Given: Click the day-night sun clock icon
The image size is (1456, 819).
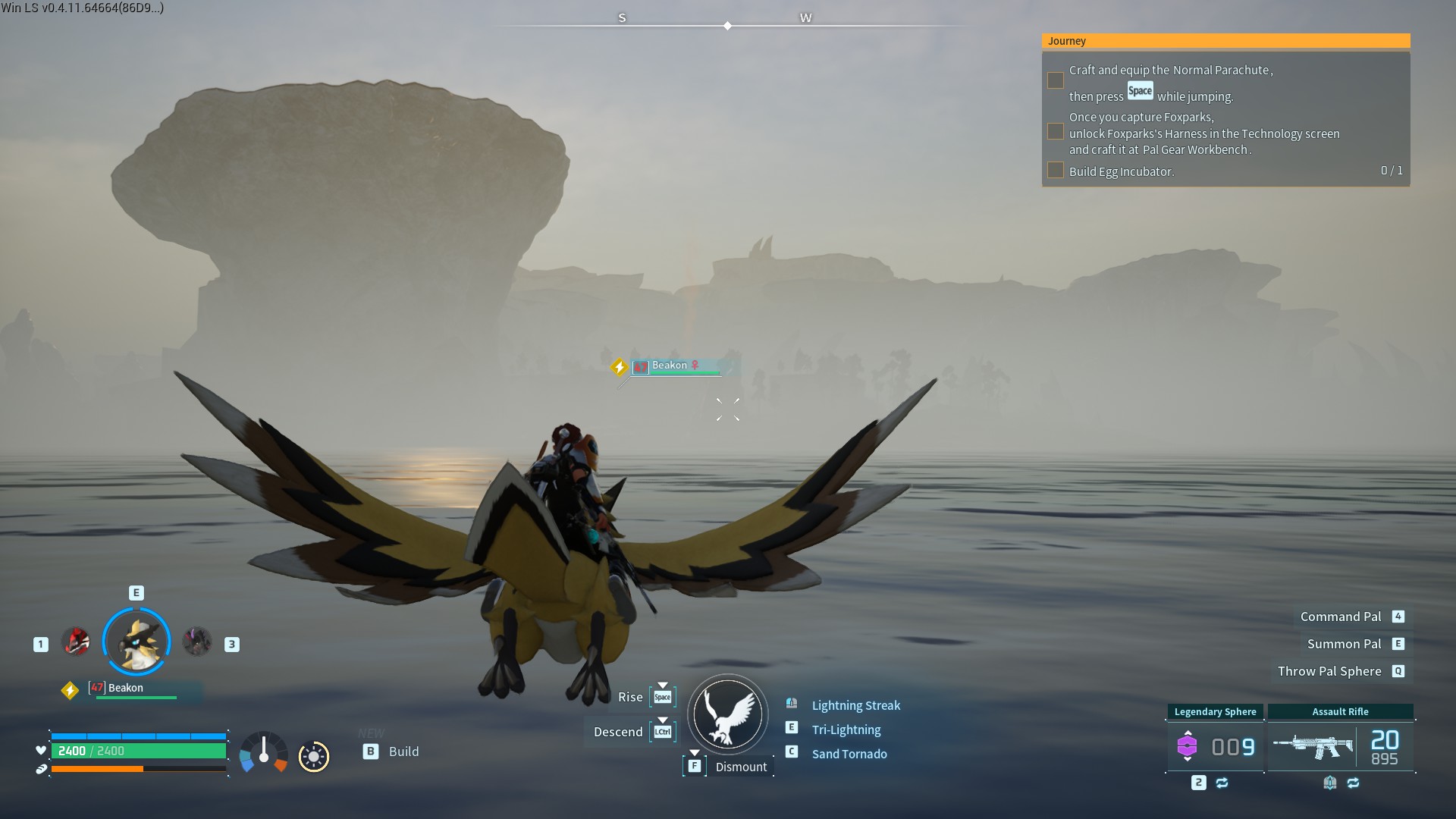Looking at the screenshot, I should pyautogui.click(x=314, y=756).
